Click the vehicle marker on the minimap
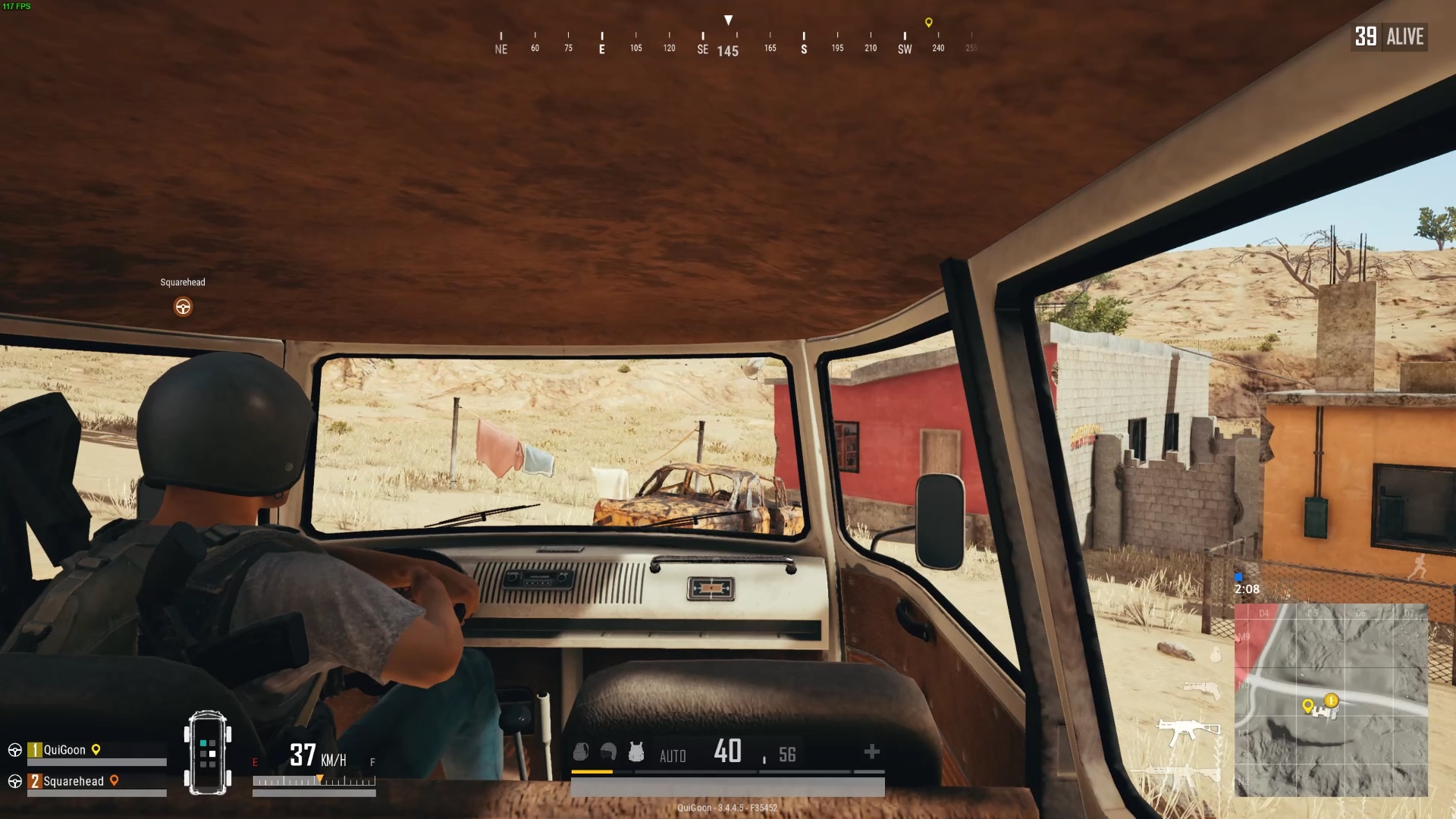The image size is (1456, 819). tap(1332, 701)
